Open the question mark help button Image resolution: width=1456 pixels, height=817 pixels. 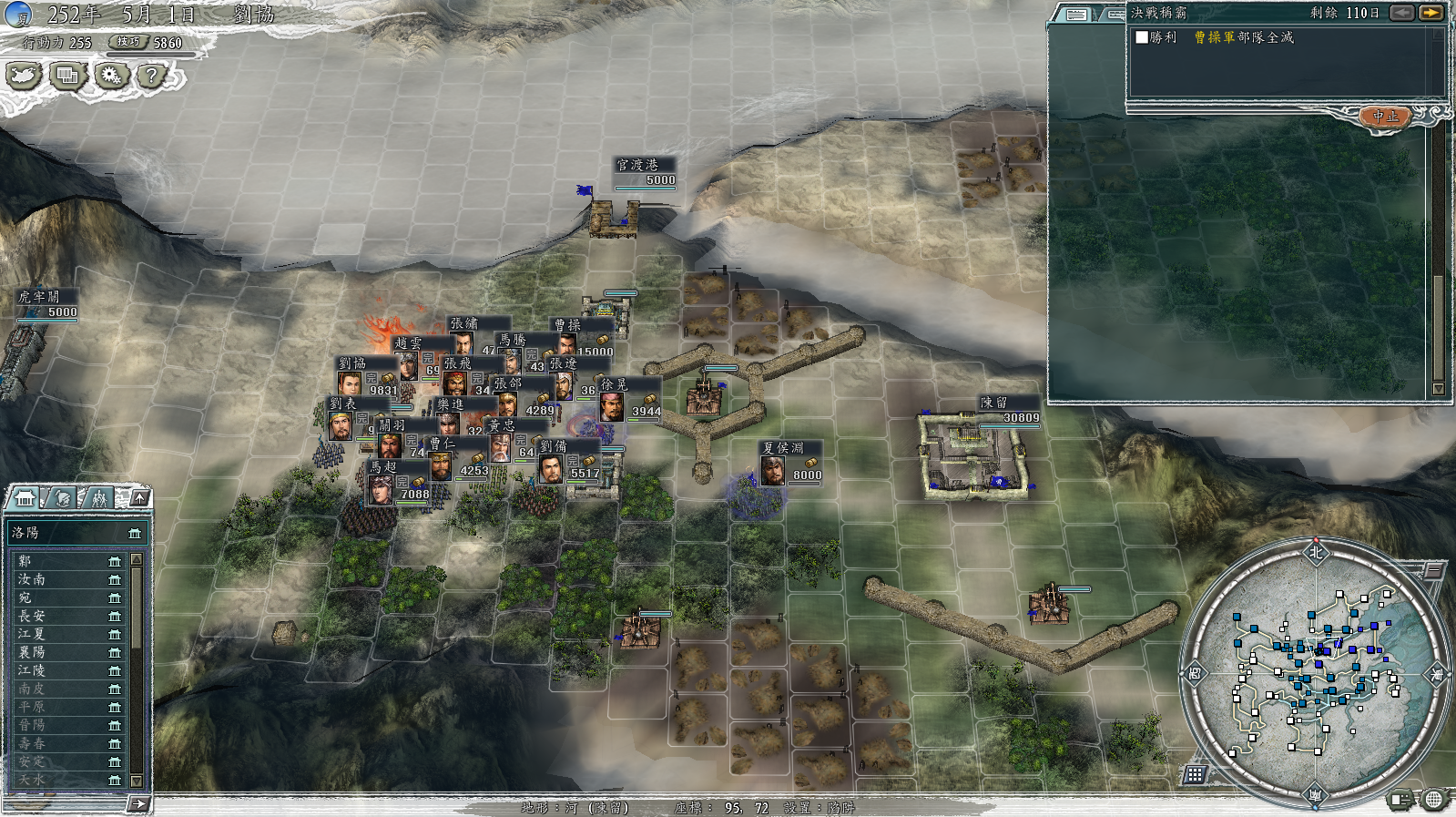(151, 76)
